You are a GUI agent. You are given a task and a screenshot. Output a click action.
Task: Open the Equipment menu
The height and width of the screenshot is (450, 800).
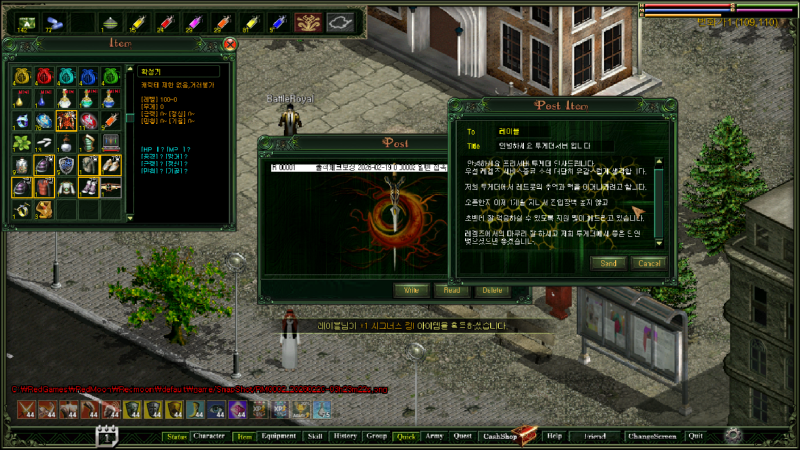(x=278, y=436)
